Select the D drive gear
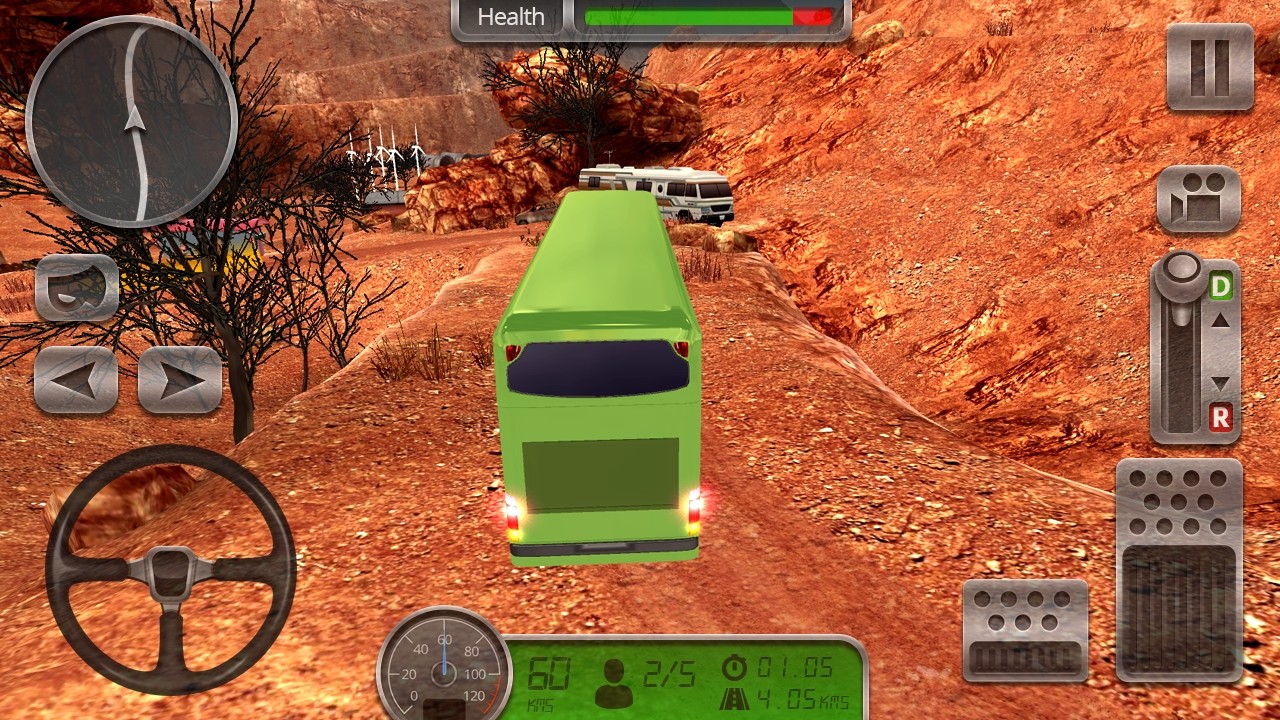1280x720 pixels. tap(1220, 288)
